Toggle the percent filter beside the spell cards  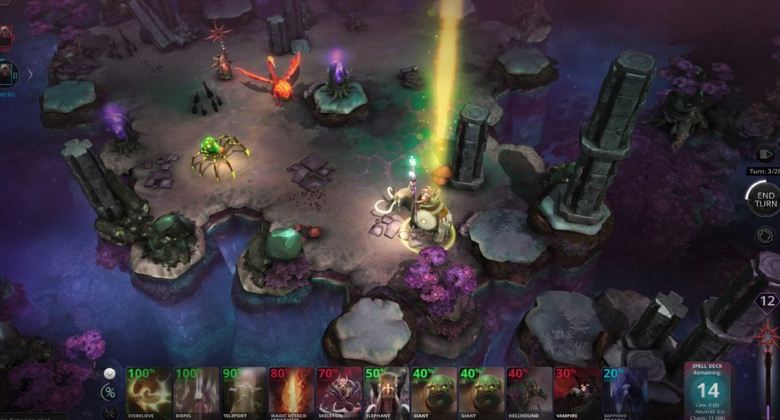[109, 392]
